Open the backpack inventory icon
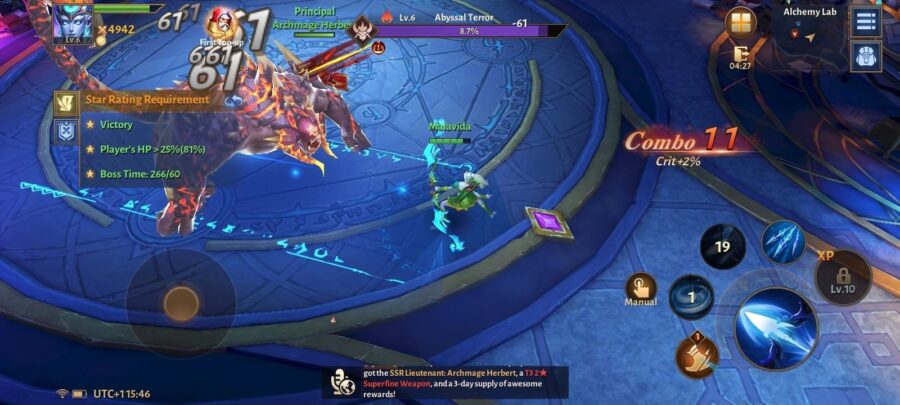 pos(866,57)
